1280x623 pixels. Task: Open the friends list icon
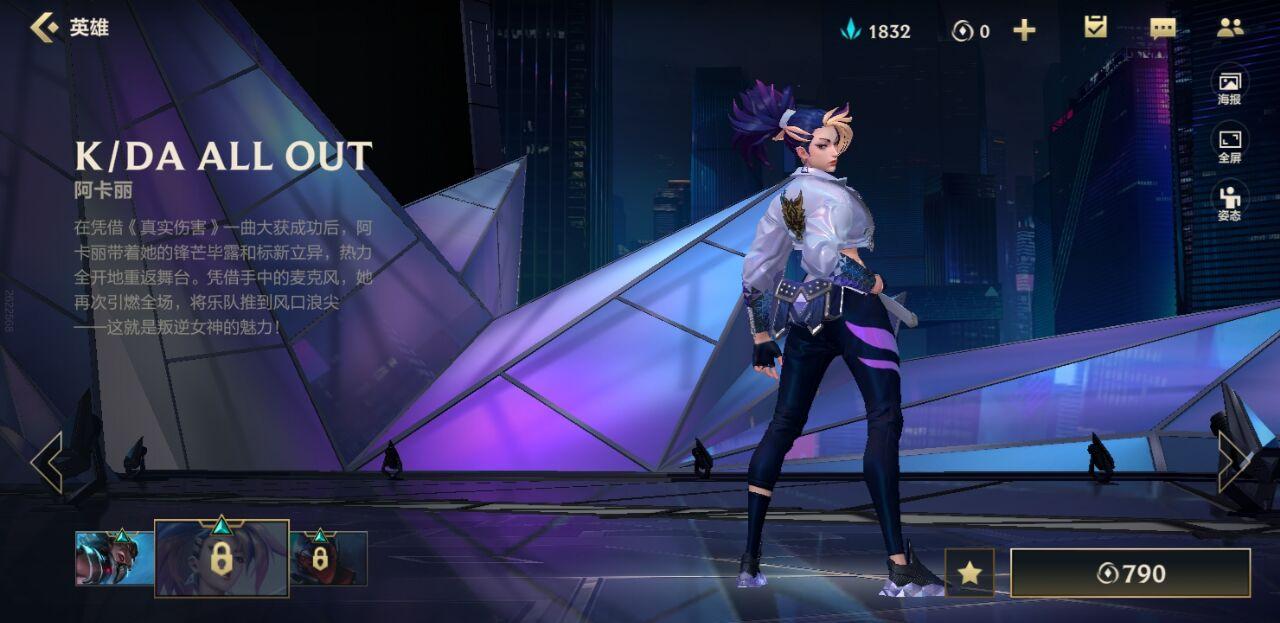(x=1230, y=28)
